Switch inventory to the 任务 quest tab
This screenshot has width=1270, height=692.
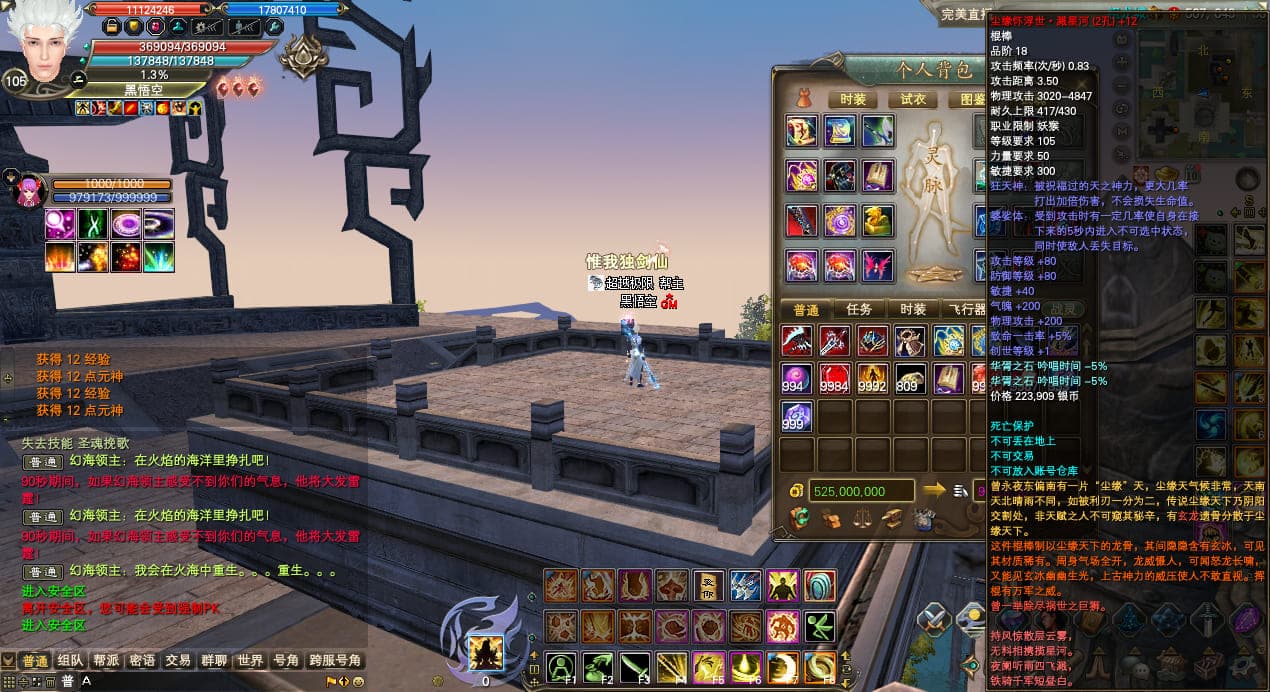coord(859,310)
